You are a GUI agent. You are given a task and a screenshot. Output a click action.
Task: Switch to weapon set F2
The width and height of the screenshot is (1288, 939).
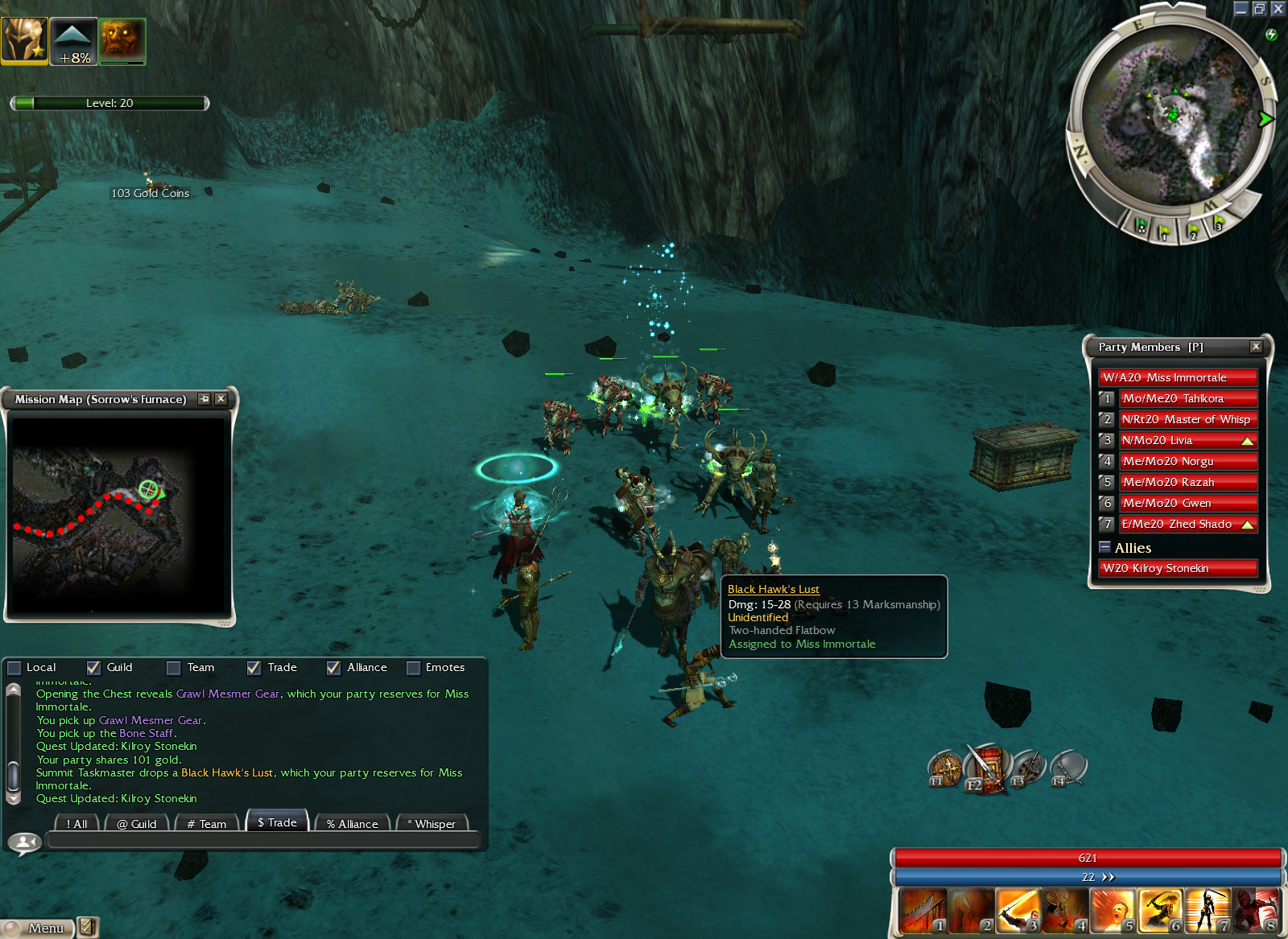(987, 768)
